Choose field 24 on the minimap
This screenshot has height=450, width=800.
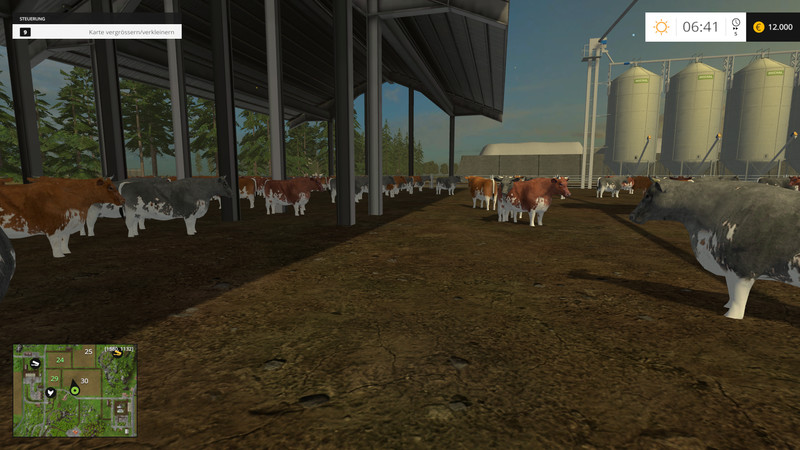coord(60,360)
